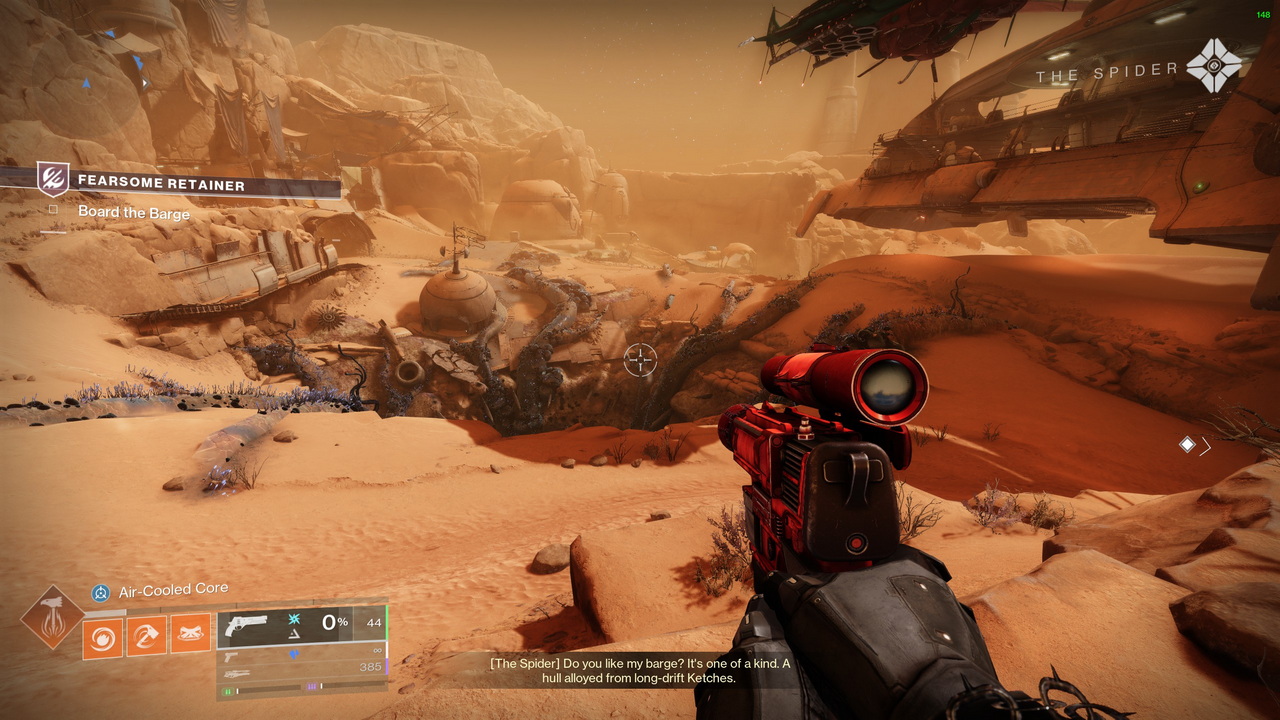Select the white diamond waypoint marker
Image resolution: width=1280 pixels, height=720 pixels.
point(1186,445)
